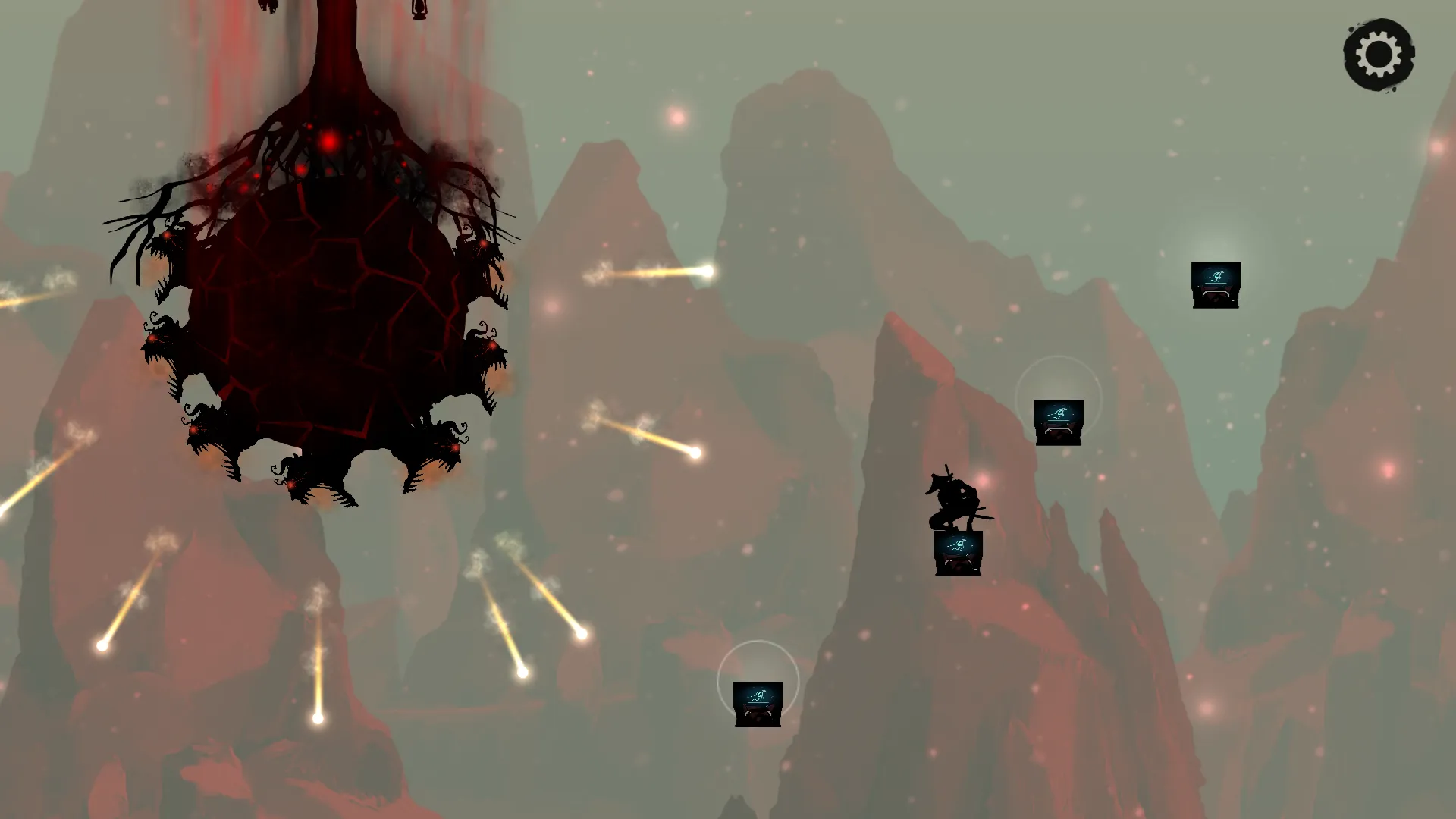Tap the teleporter pad beneath the ninja
The width and height of the screenshot is (1456, 819).
pos(957,551)
